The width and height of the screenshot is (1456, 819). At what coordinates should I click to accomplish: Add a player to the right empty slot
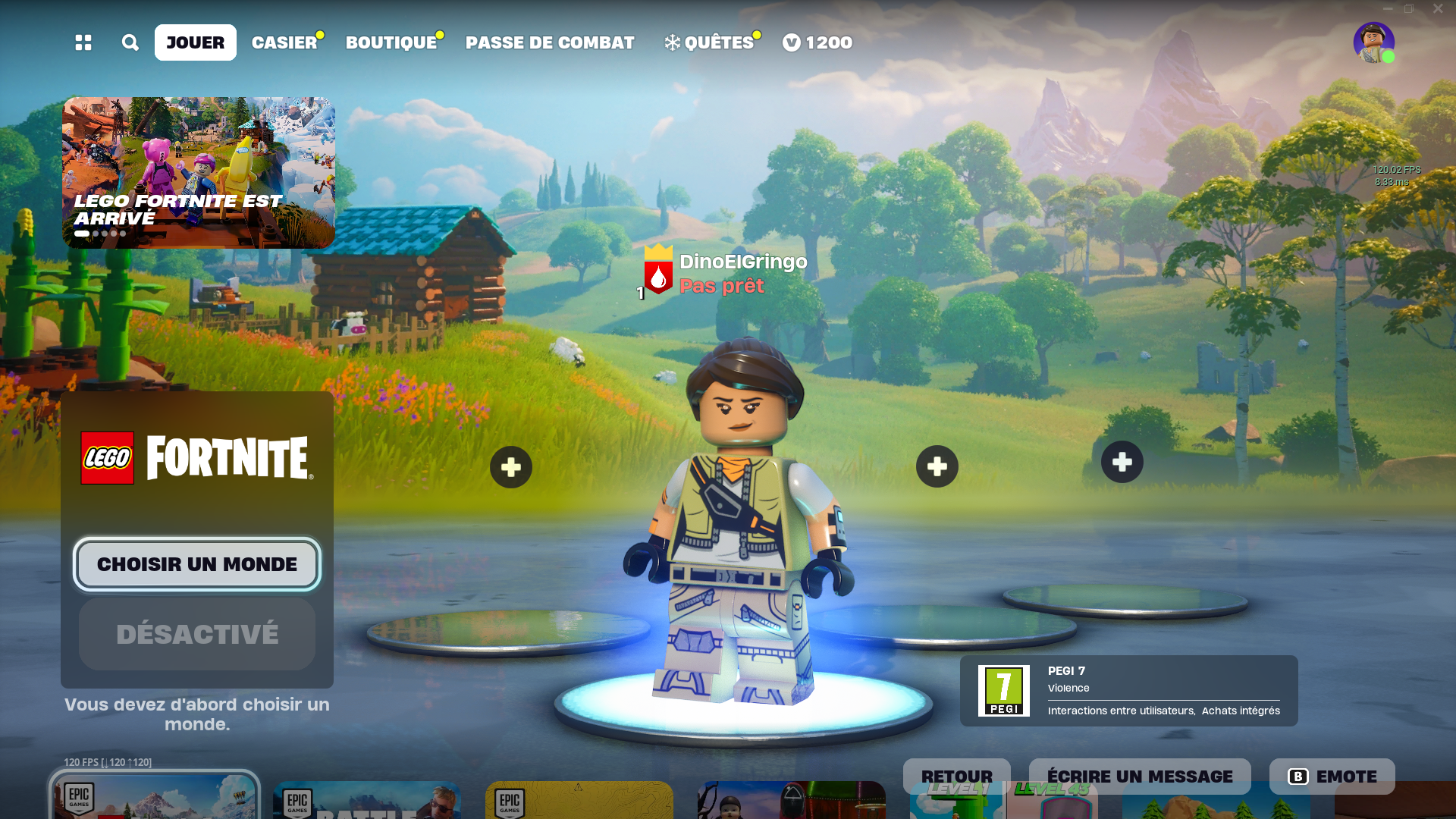tap(1122, 461)
